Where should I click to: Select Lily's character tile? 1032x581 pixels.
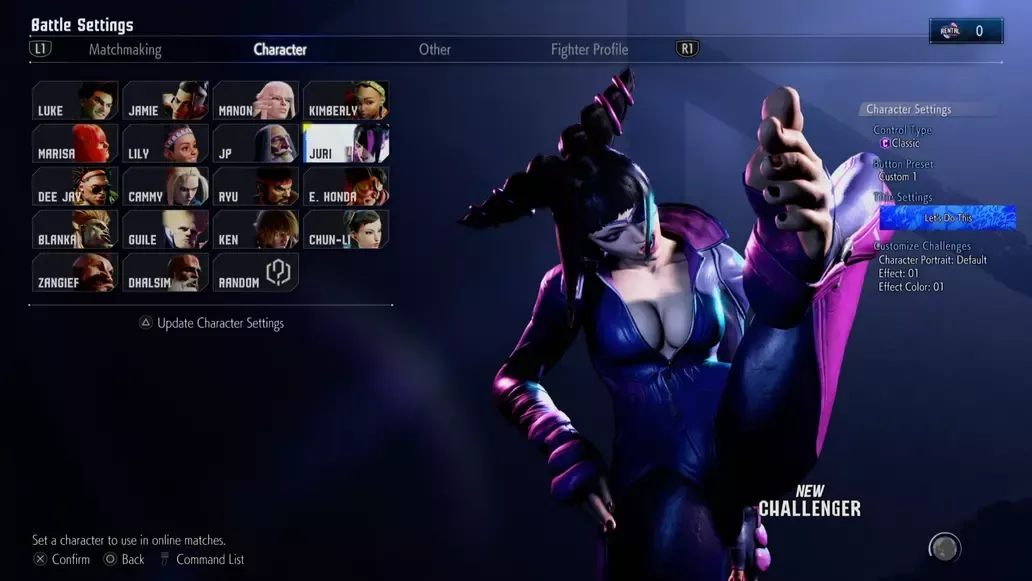[165, 144]
